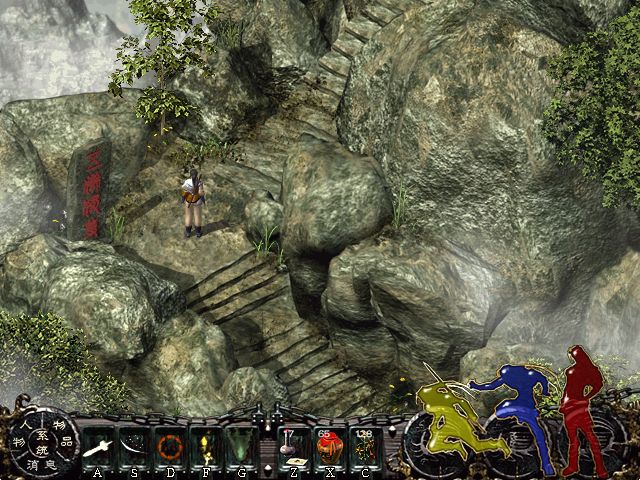640x480 pixels.
Task: Activate the yellow flame skill in slot F
Action: [202, 445]
